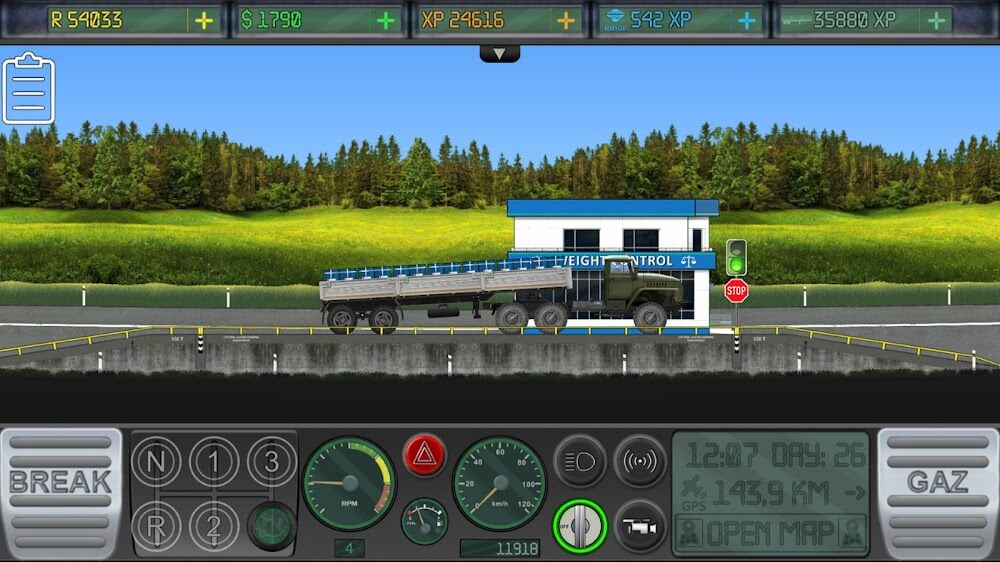
Task: Buy more dollars with green plus
Action: tap(385, 20)
